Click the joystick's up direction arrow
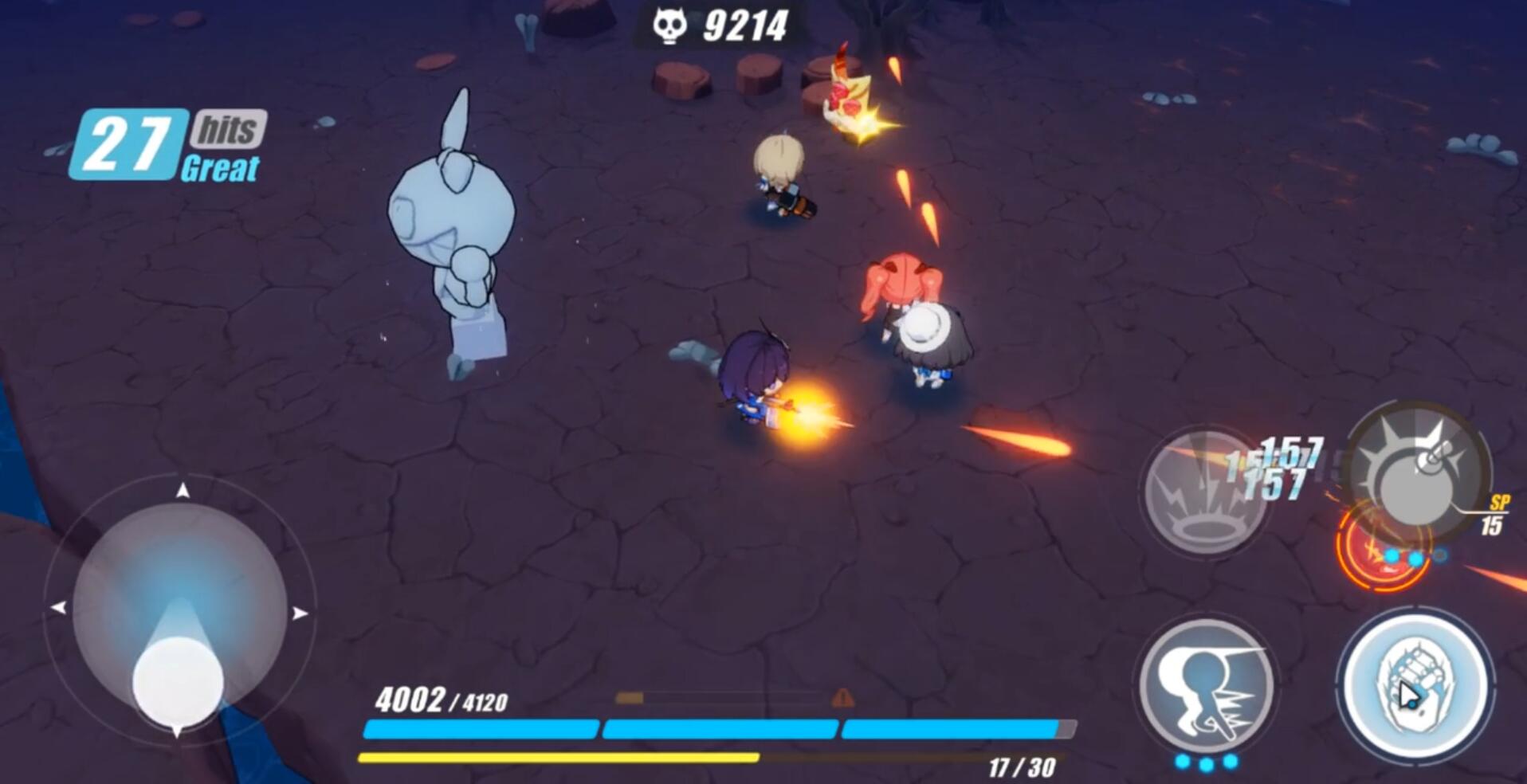Screen dimensions: 1527x784 183,490
